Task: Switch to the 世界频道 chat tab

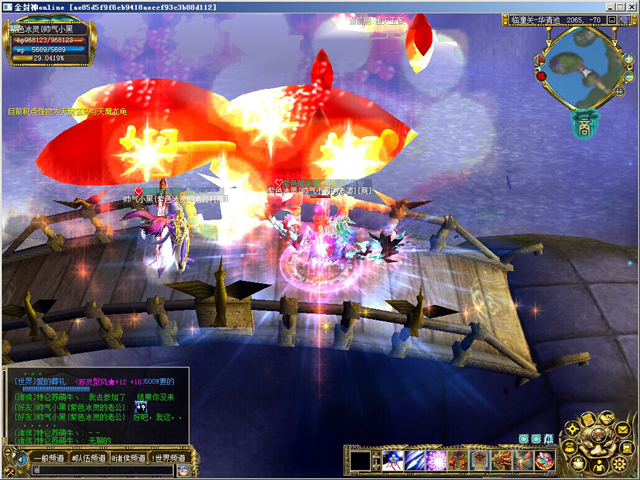Action: pyautogui.click(x=169, y=458)
